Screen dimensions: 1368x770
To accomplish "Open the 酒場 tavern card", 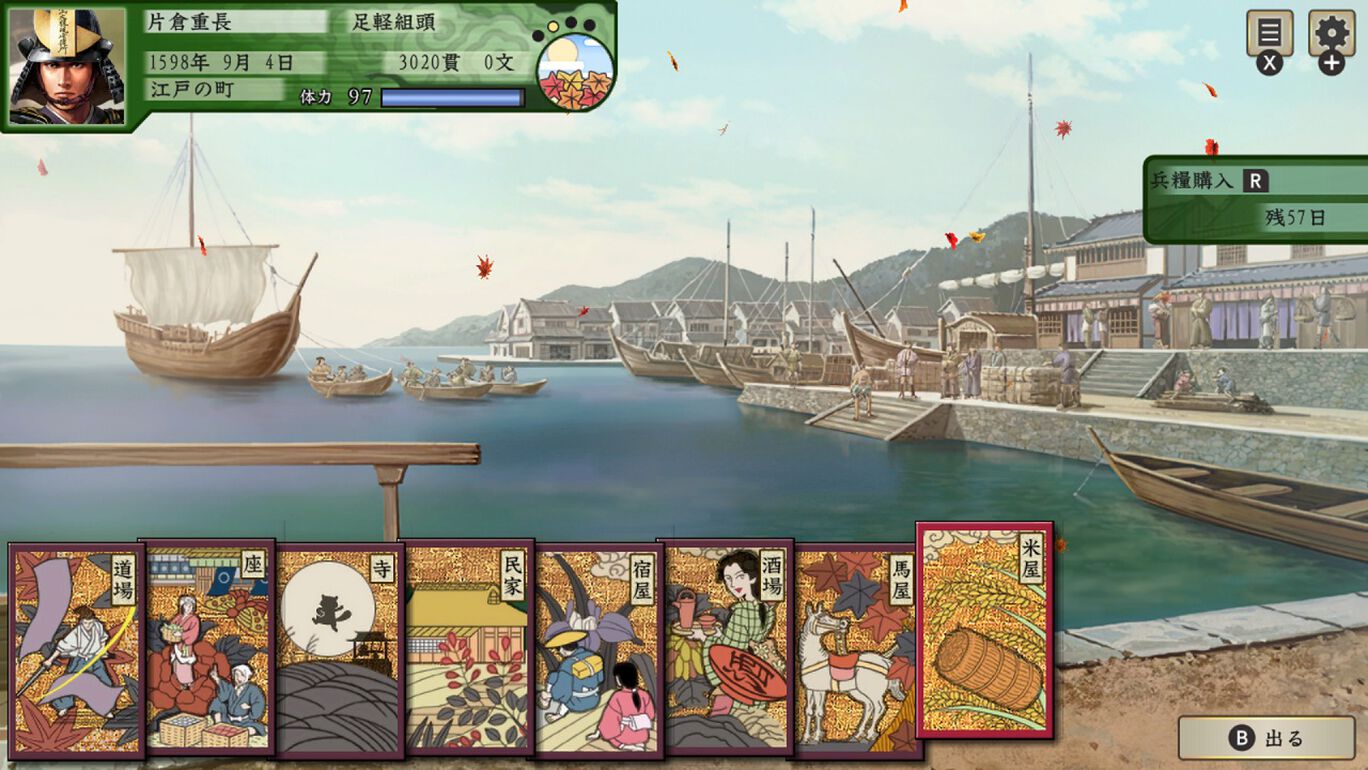I will click(728, 650).
